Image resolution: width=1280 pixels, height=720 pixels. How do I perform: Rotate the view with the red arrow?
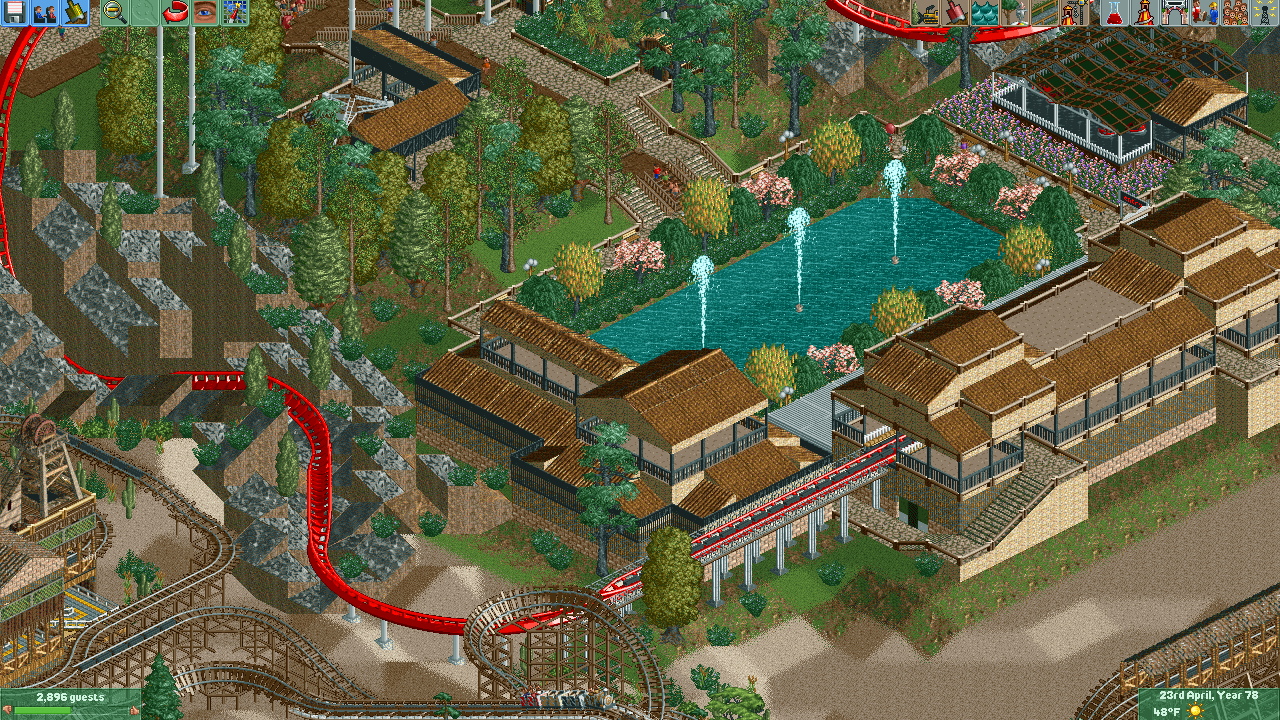[175, 13]
